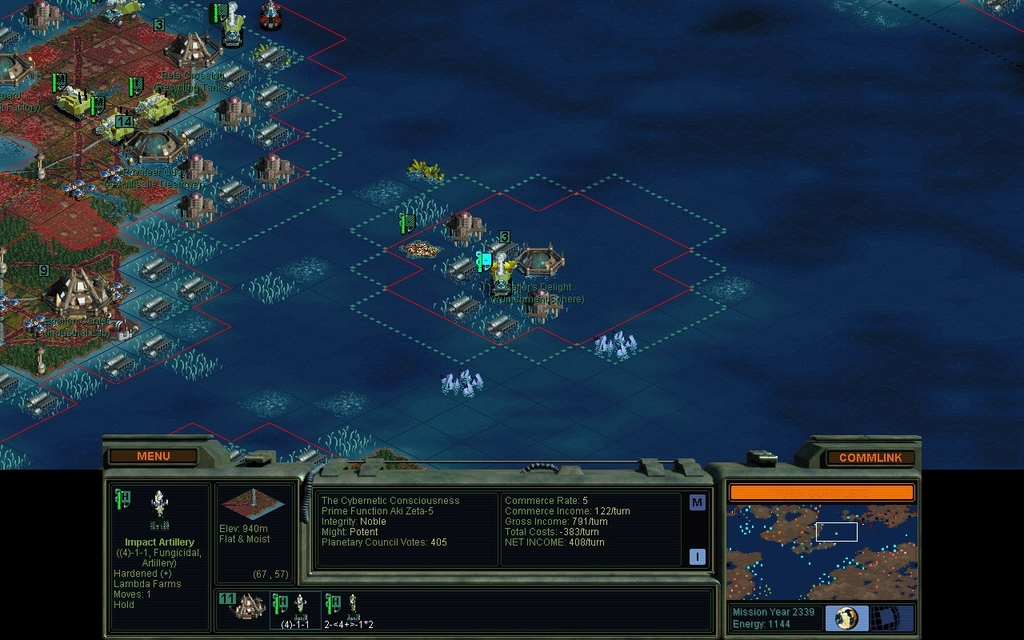Select the size 11 base in stack list
Viewport: 1024px width, 640px height.
[x=242, y=607]
